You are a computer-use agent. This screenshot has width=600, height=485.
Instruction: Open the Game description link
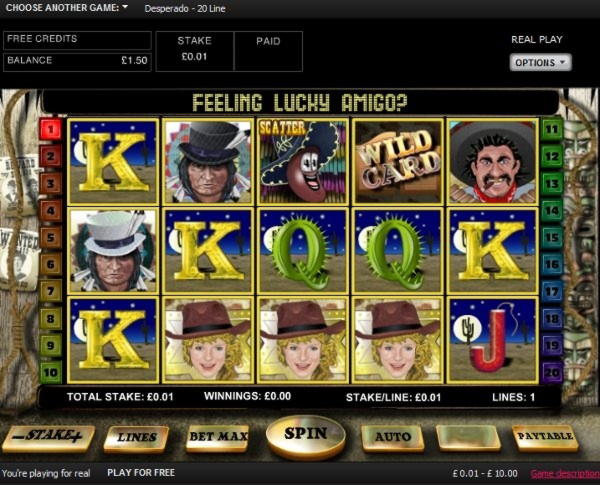[564, 473]
